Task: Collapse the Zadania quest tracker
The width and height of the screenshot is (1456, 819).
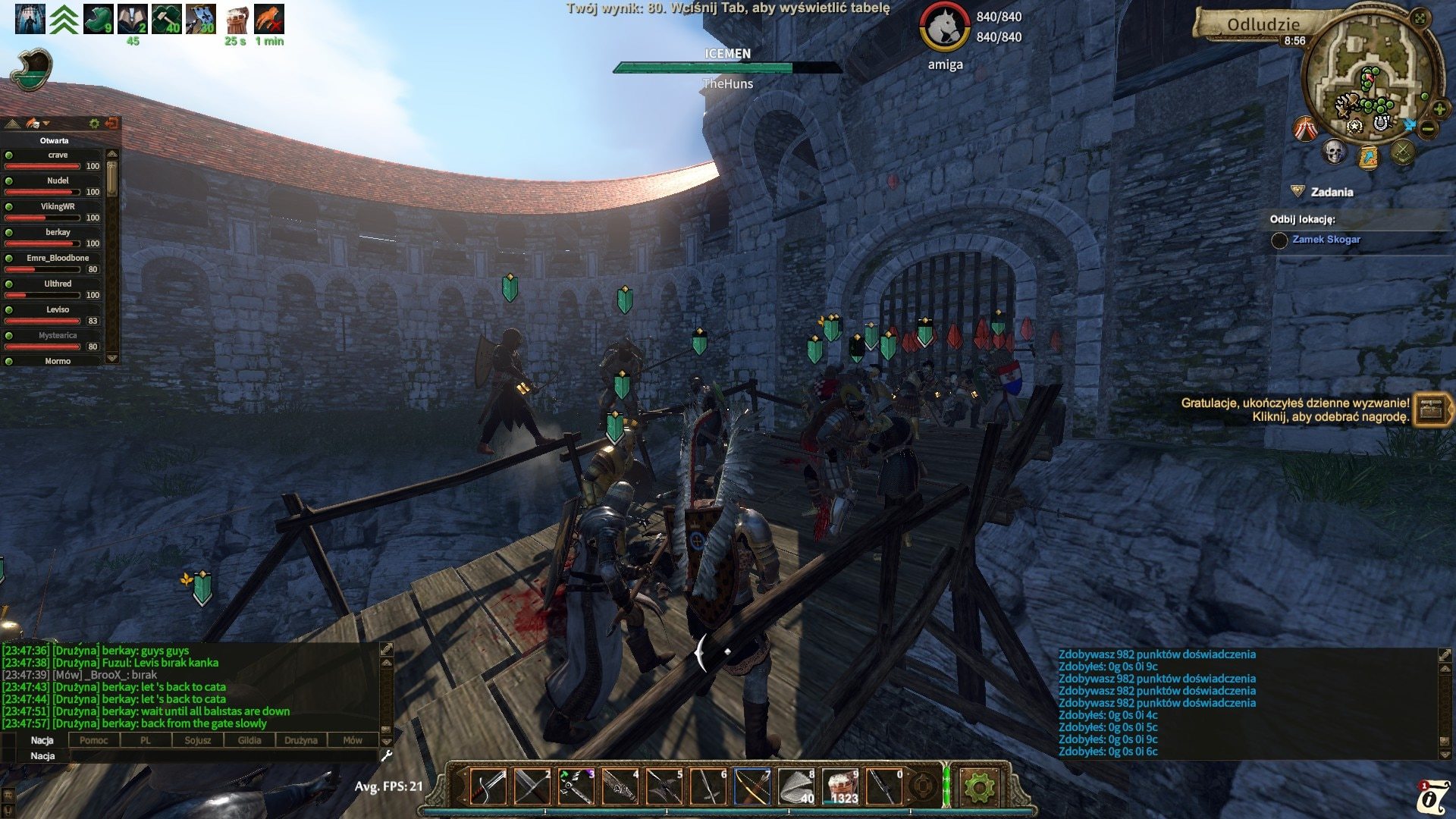Action: pyautogui.click(x=1298, y=192)
